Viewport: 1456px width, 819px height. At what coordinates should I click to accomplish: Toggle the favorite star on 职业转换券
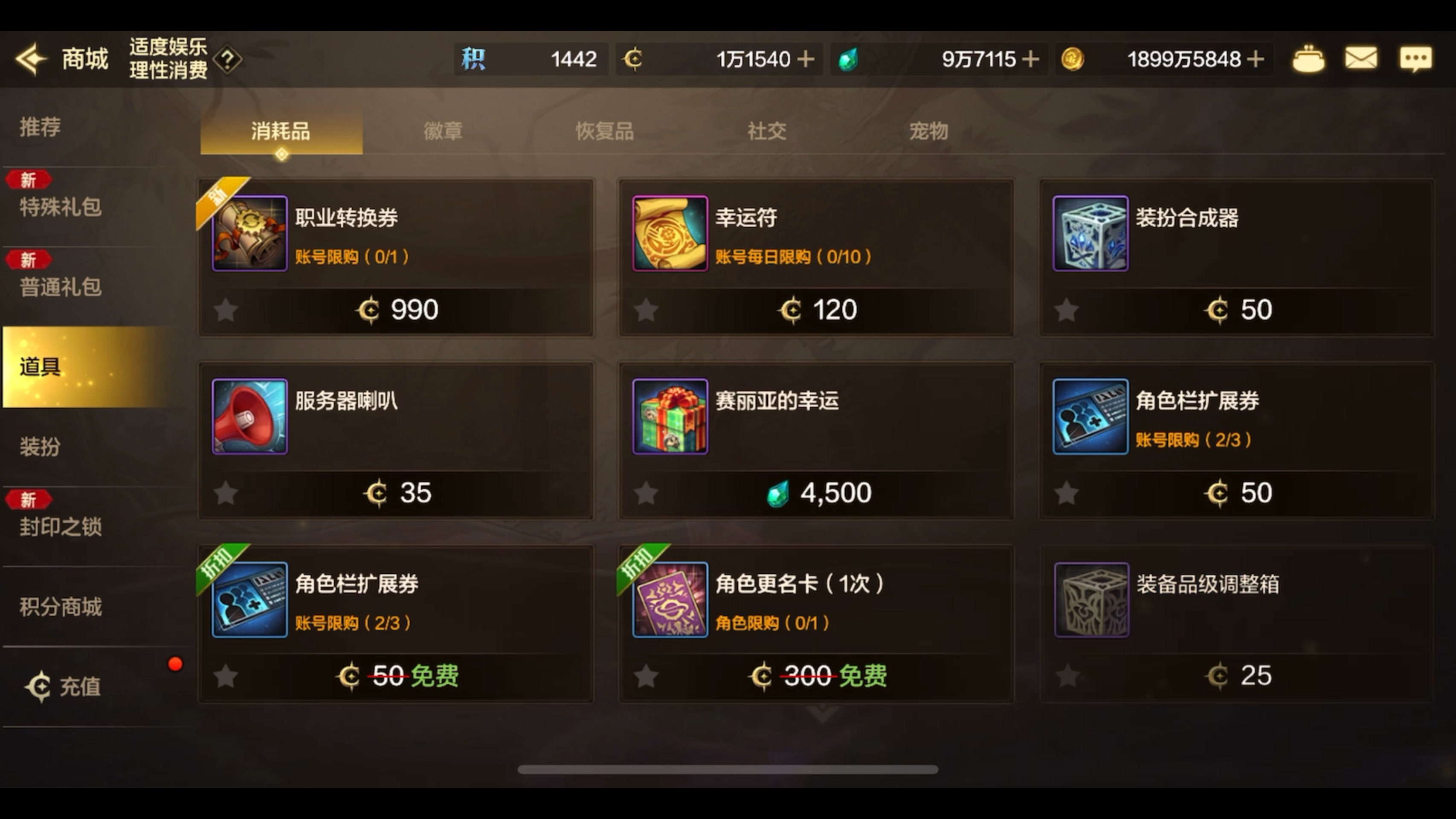click(x=225, y=310)
